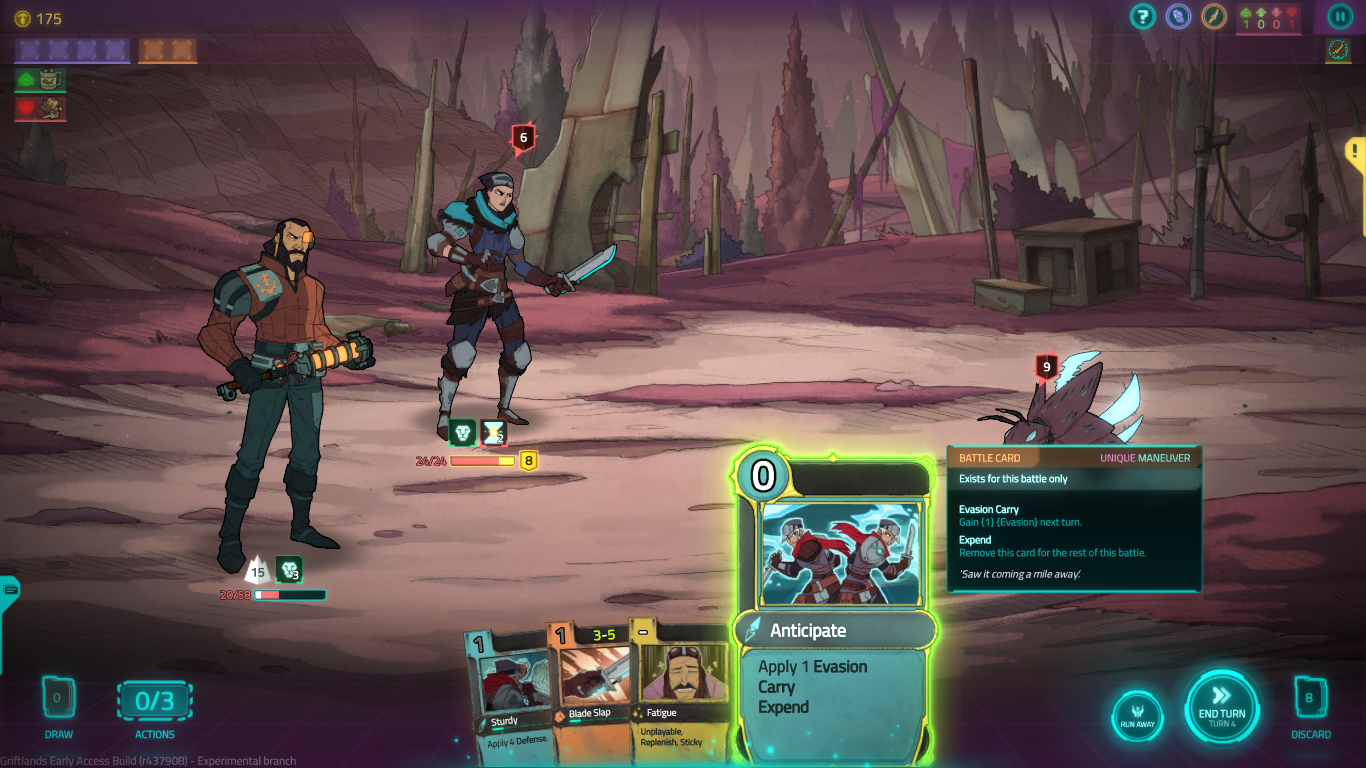Click the Run Away button
Viewport: 1366px width, 768px height.
pos(1137,717)
